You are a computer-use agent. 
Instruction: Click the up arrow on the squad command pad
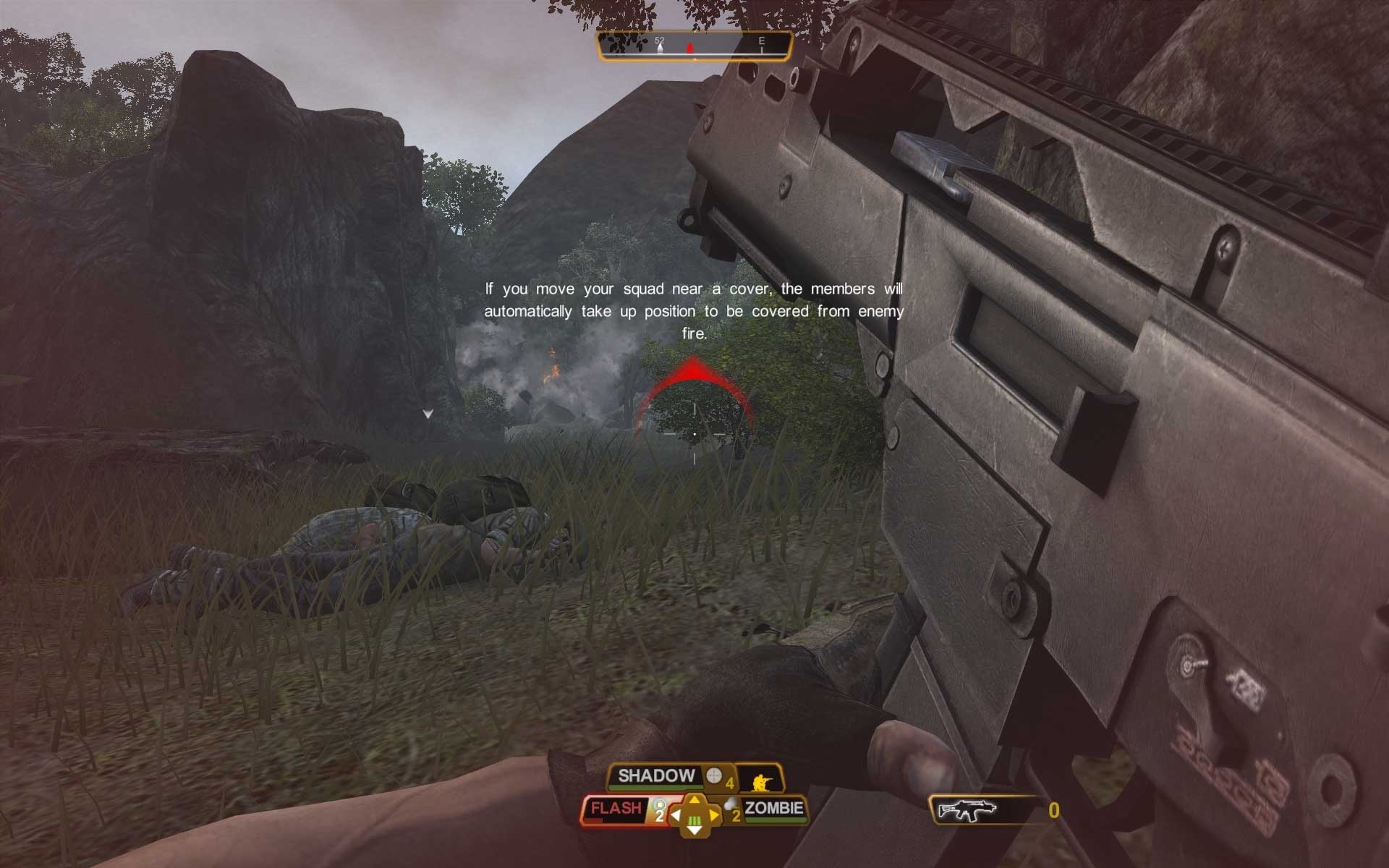pyautogui.click(x=694, y=799)
